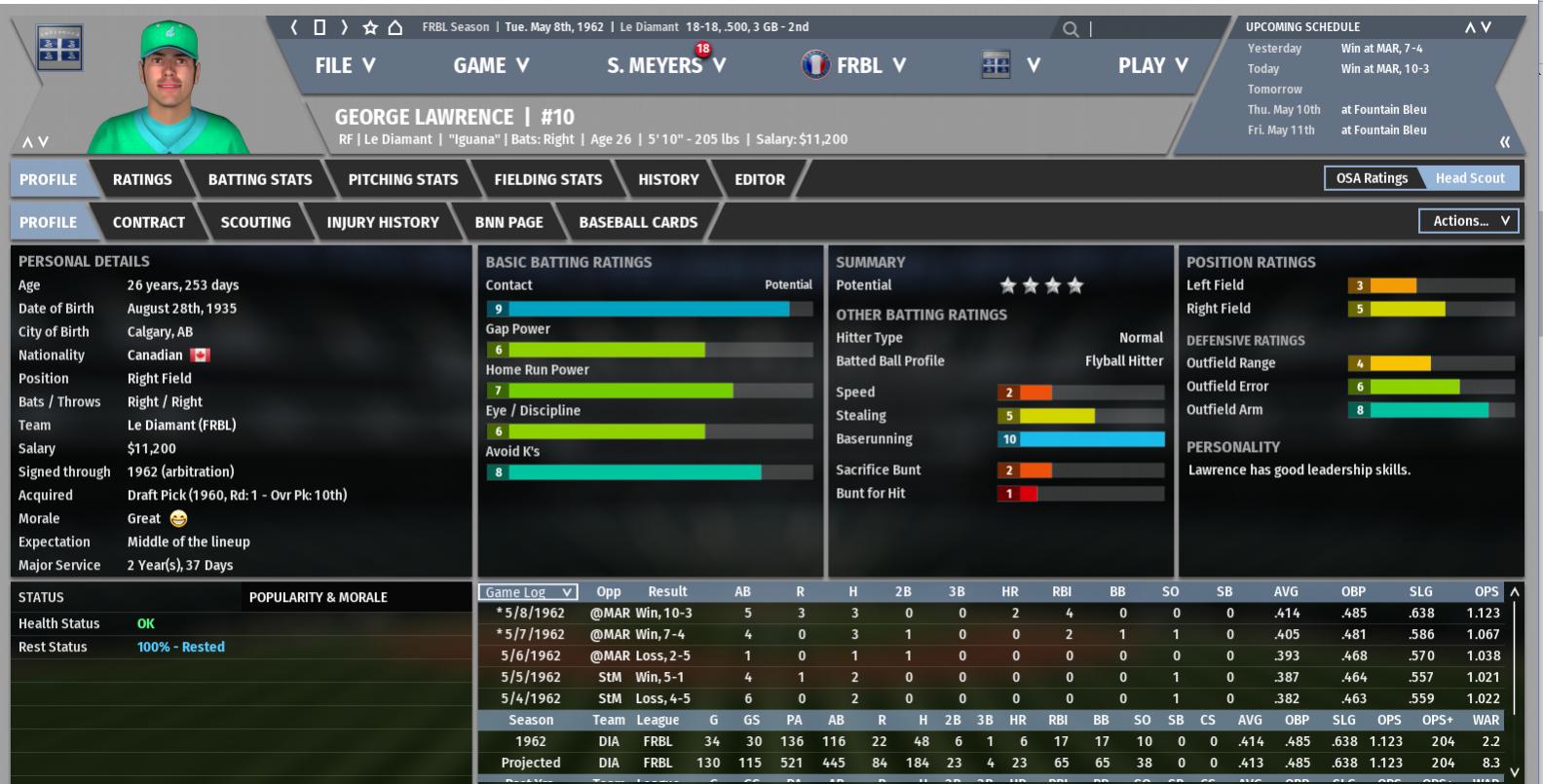Open the BASEBALL CARDS sub-tab
The image size is (1543, 784).
[638, 222]
